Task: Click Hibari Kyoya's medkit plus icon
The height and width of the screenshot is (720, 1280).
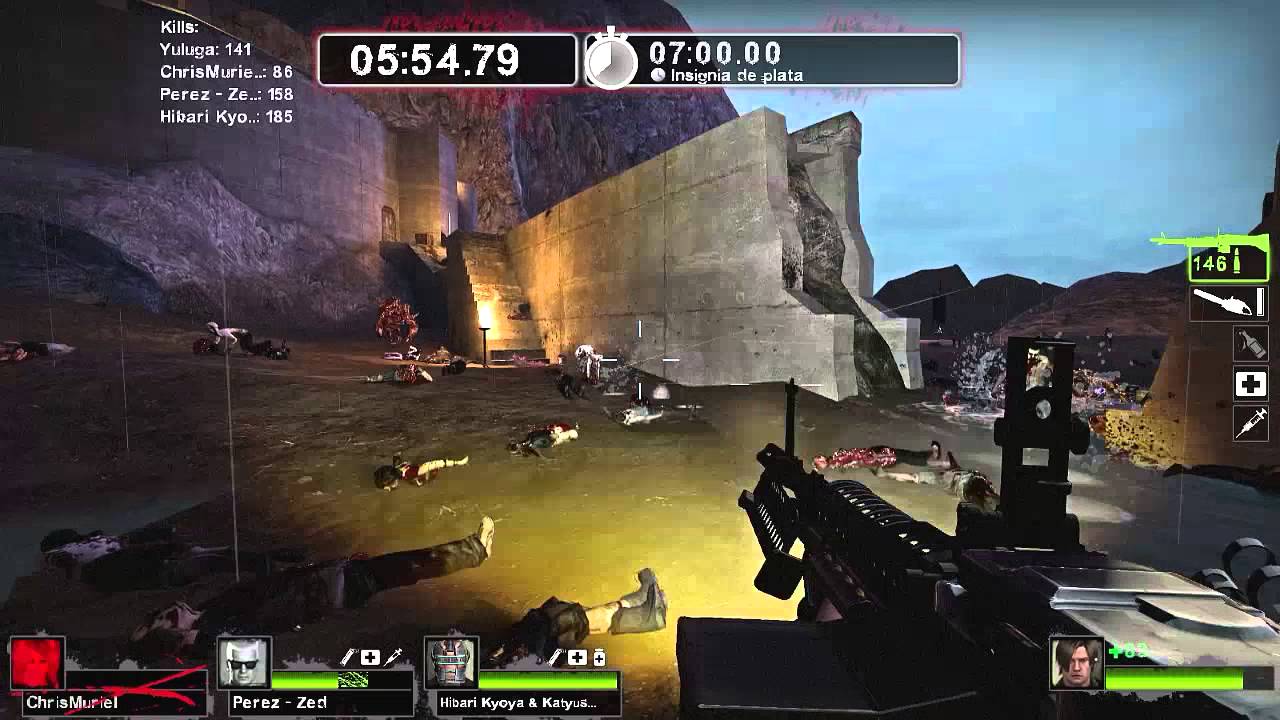Action: (576, 657)
